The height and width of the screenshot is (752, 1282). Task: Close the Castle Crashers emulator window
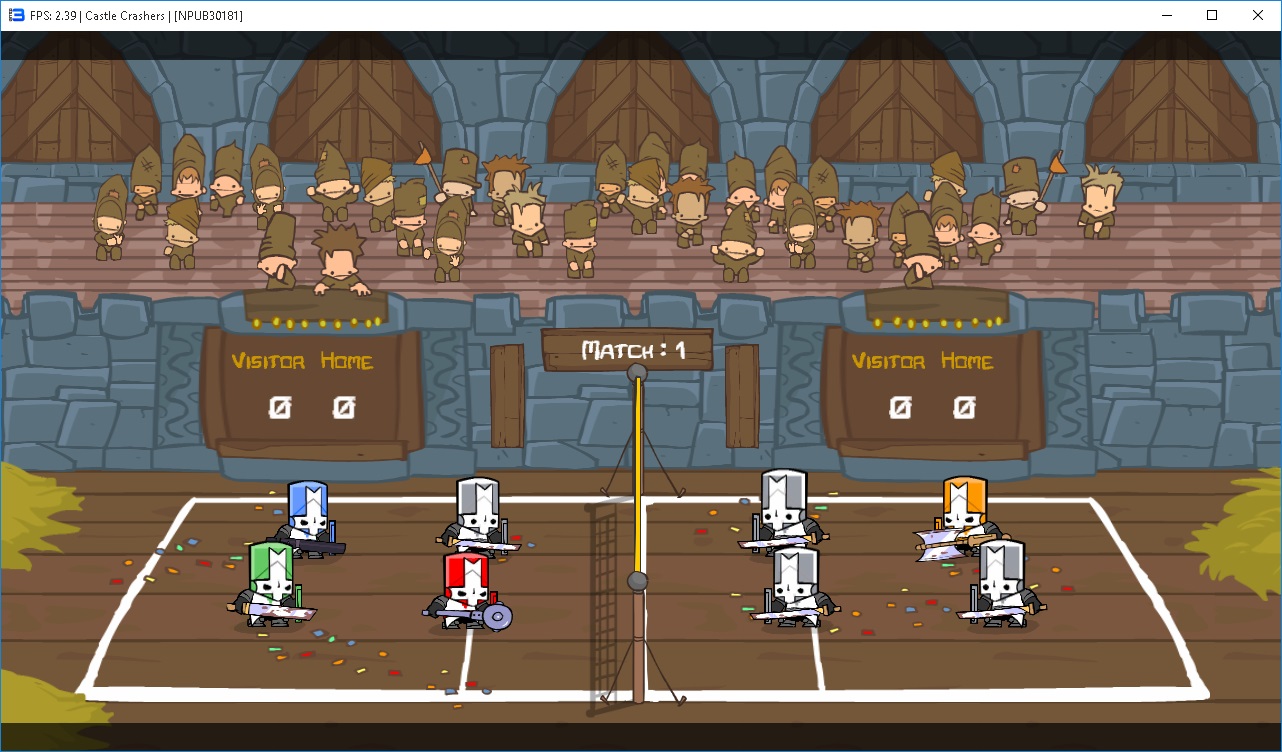pos(1258,15)
